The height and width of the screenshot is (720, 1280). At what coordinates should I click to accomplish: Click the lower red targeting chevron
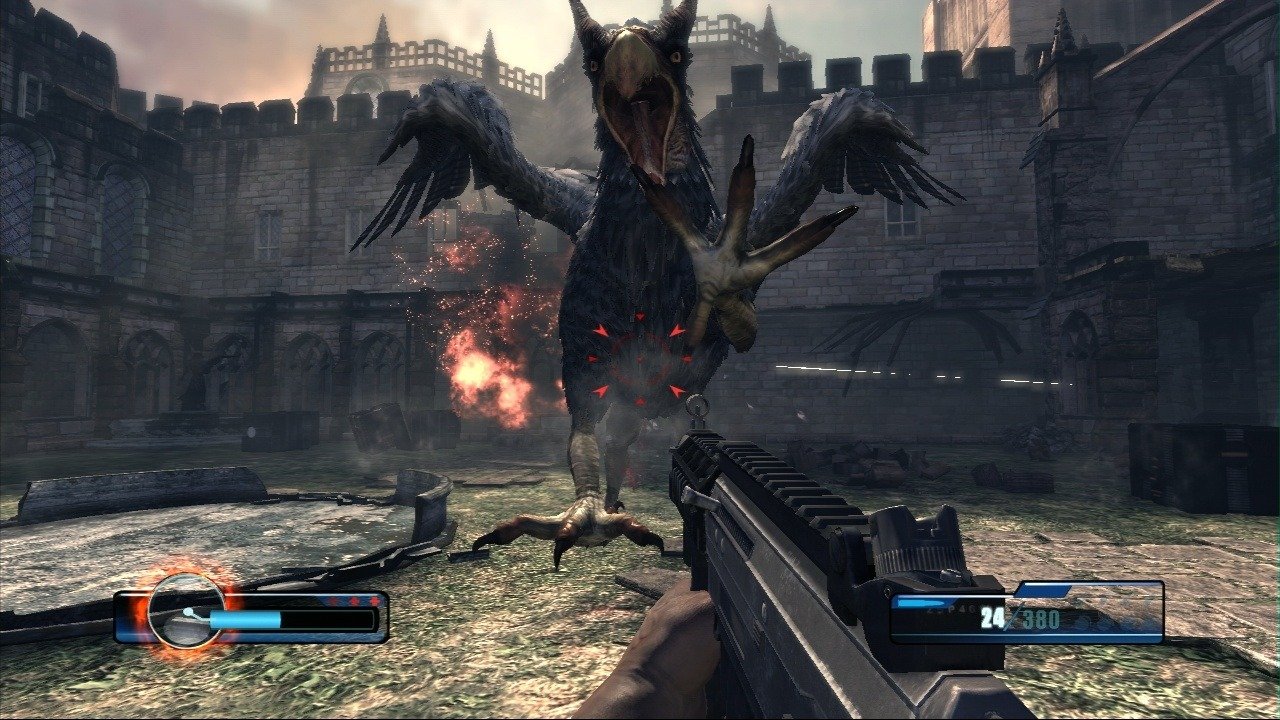640,400
